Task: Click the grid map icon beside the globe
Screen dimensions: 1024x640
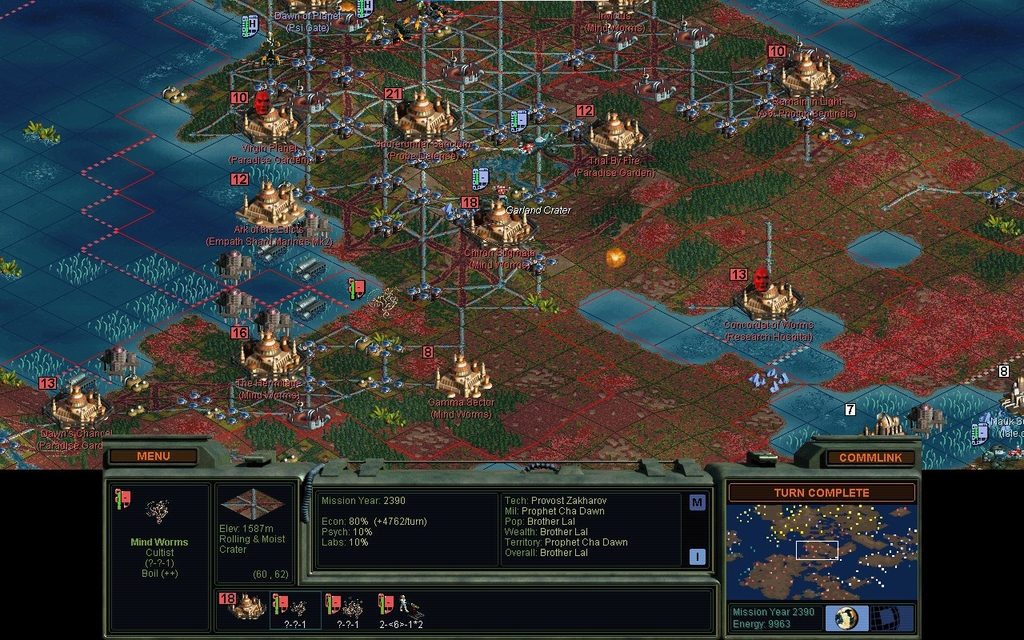Action: 885,617
